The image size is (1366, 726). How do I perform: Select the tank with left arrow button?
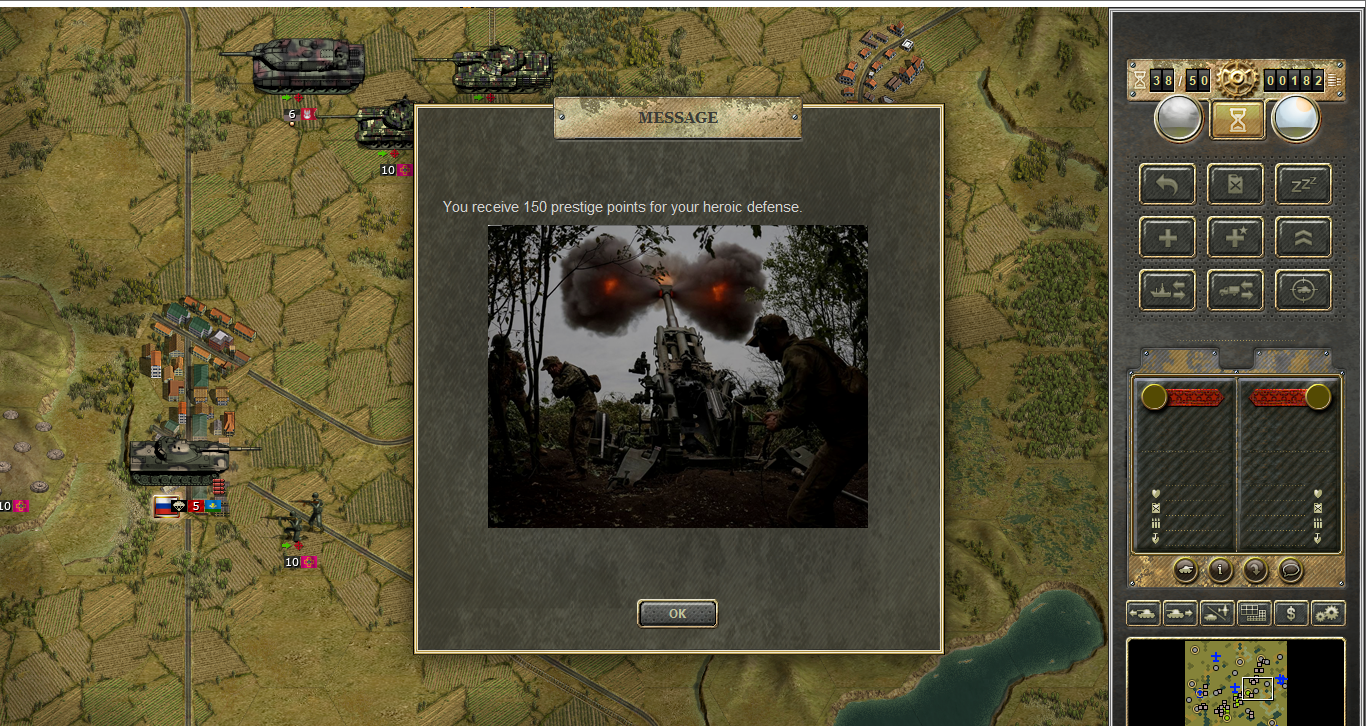pyautogui.click(x=1143, y=613)
